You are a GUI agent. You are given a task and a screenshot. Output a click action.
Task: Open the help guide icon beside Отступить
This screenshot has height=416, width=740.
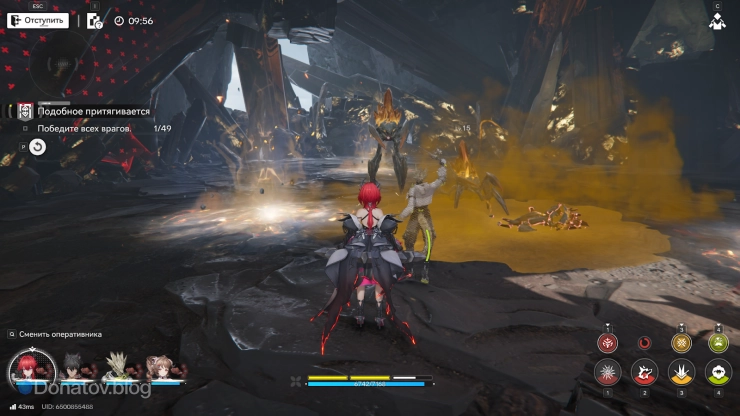coord(94,20)
